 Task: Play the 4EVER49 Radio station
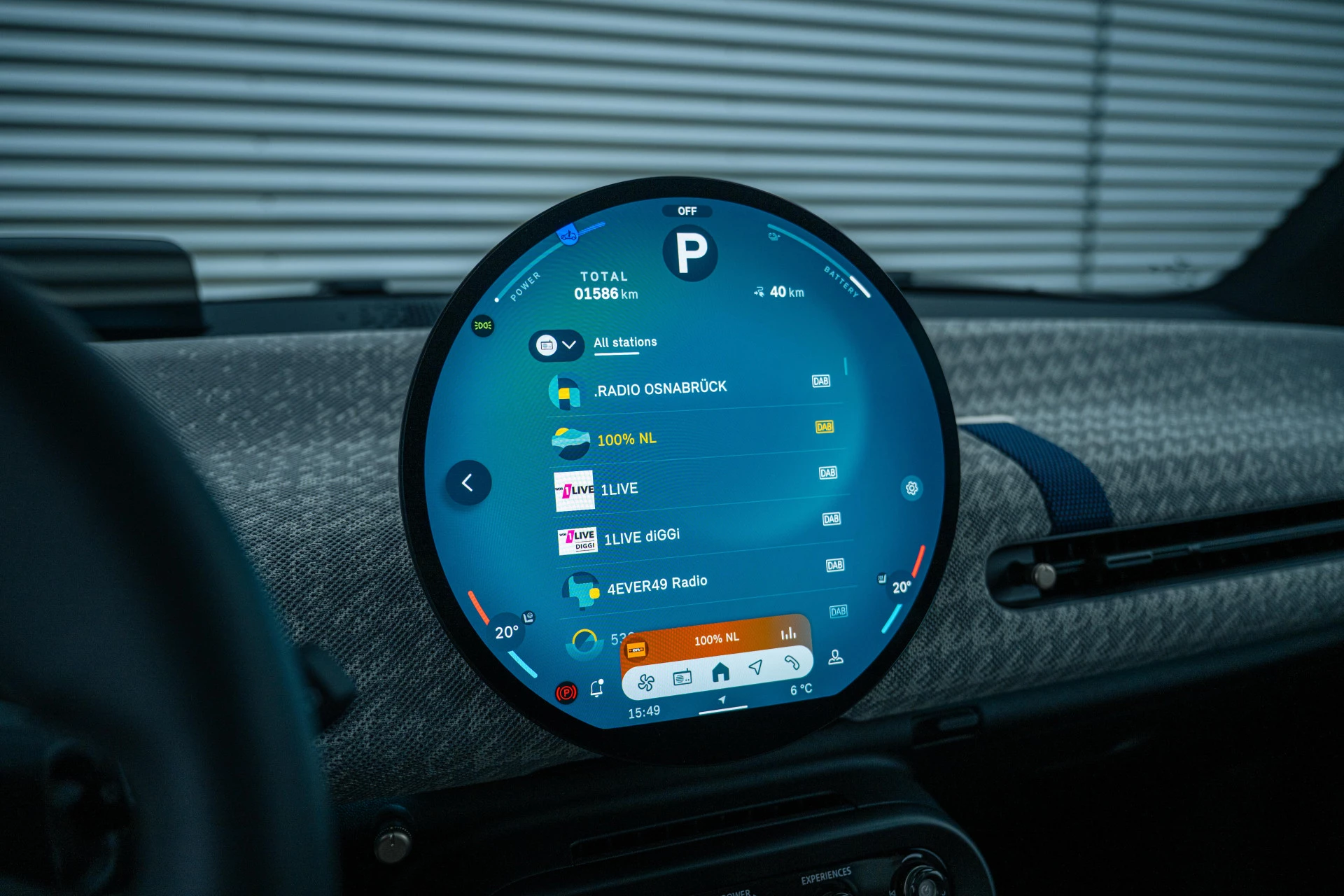[657, 584]
